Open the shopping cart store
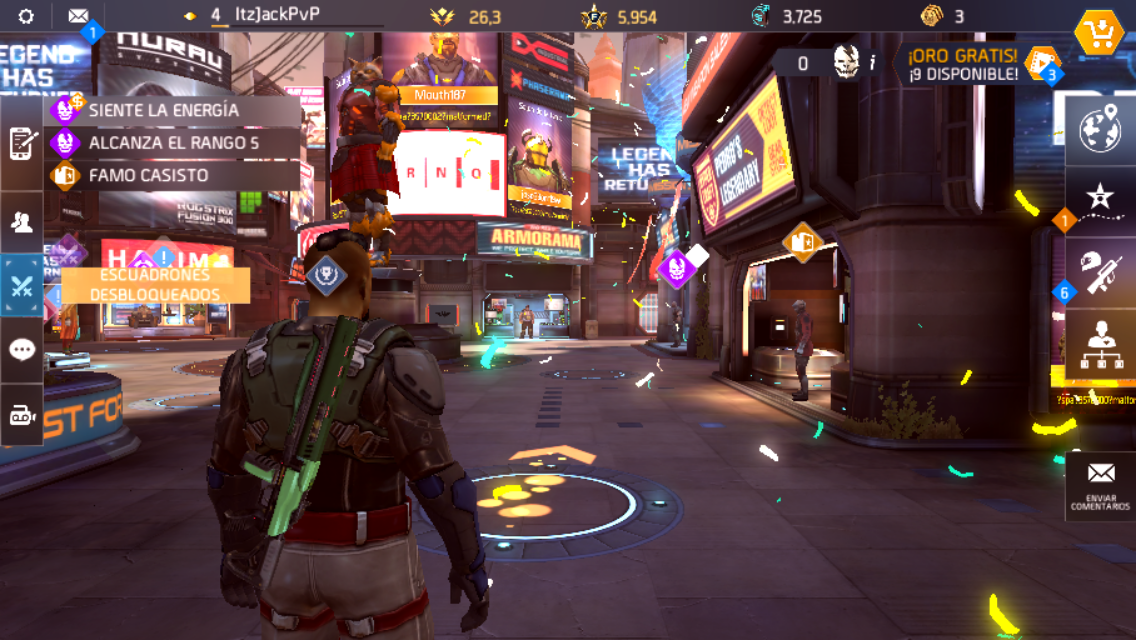The width and height of the screenshot is (1136, 640). (x=1098, y=32)
